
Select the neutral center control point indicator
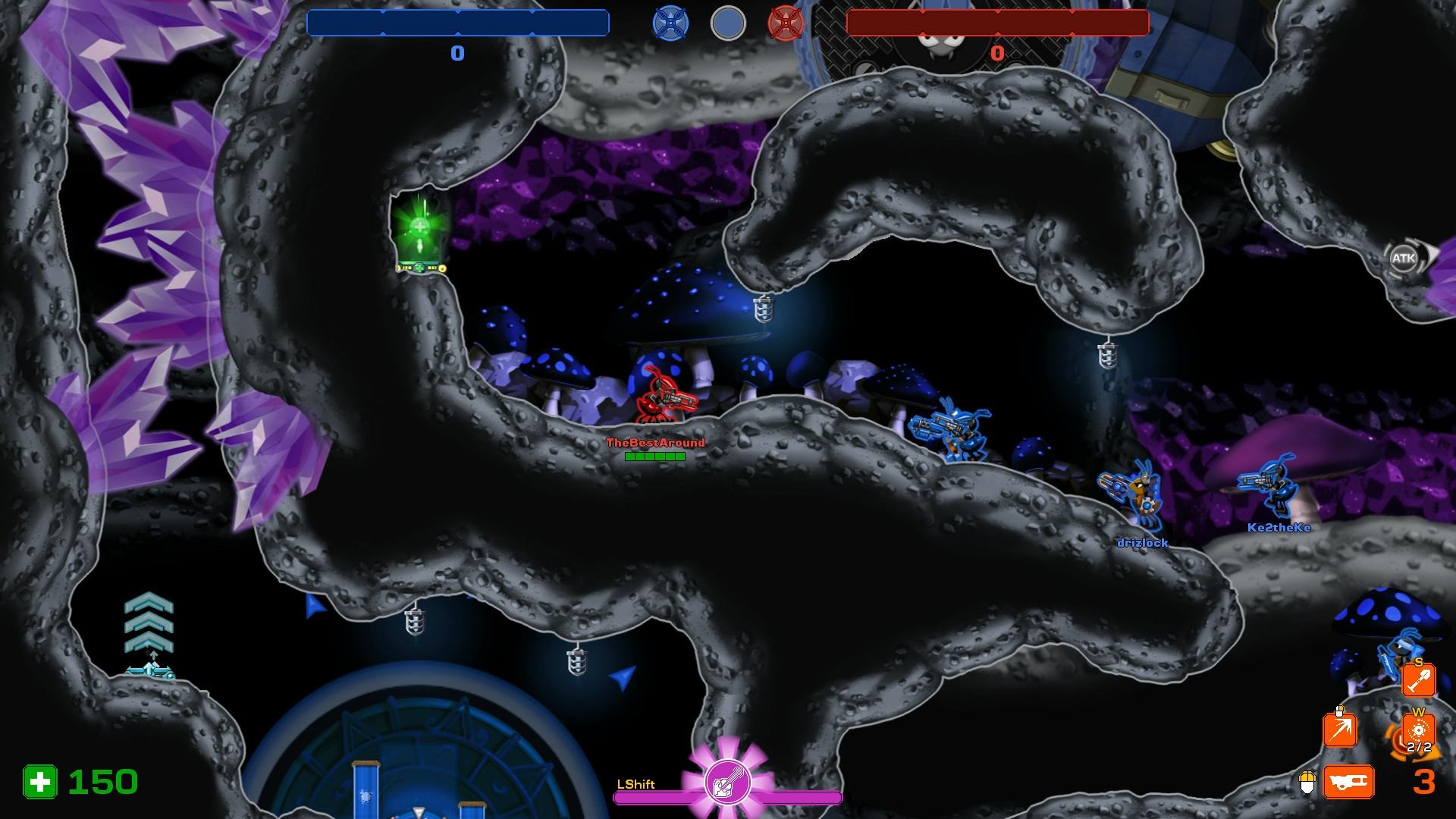click(x=728, y=23)
